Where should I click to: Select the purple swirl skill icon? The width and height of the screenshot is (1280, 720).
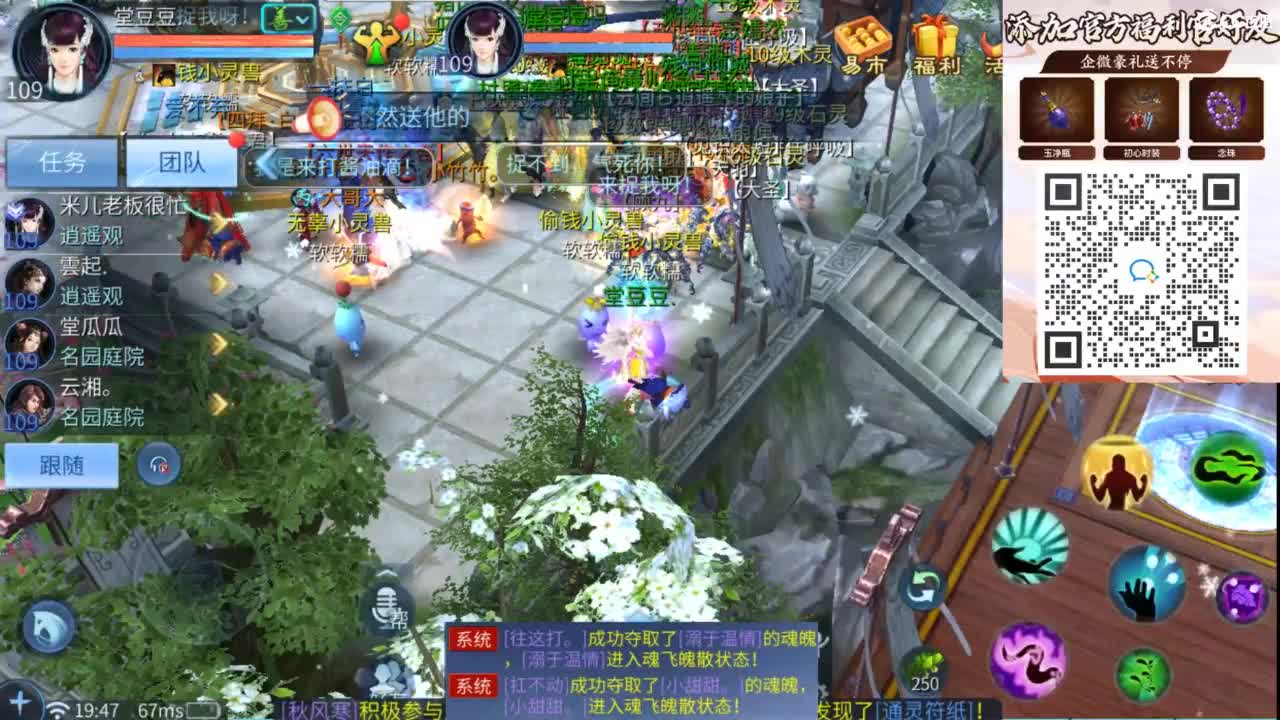pyautogui.click(x=1030, y=658)
